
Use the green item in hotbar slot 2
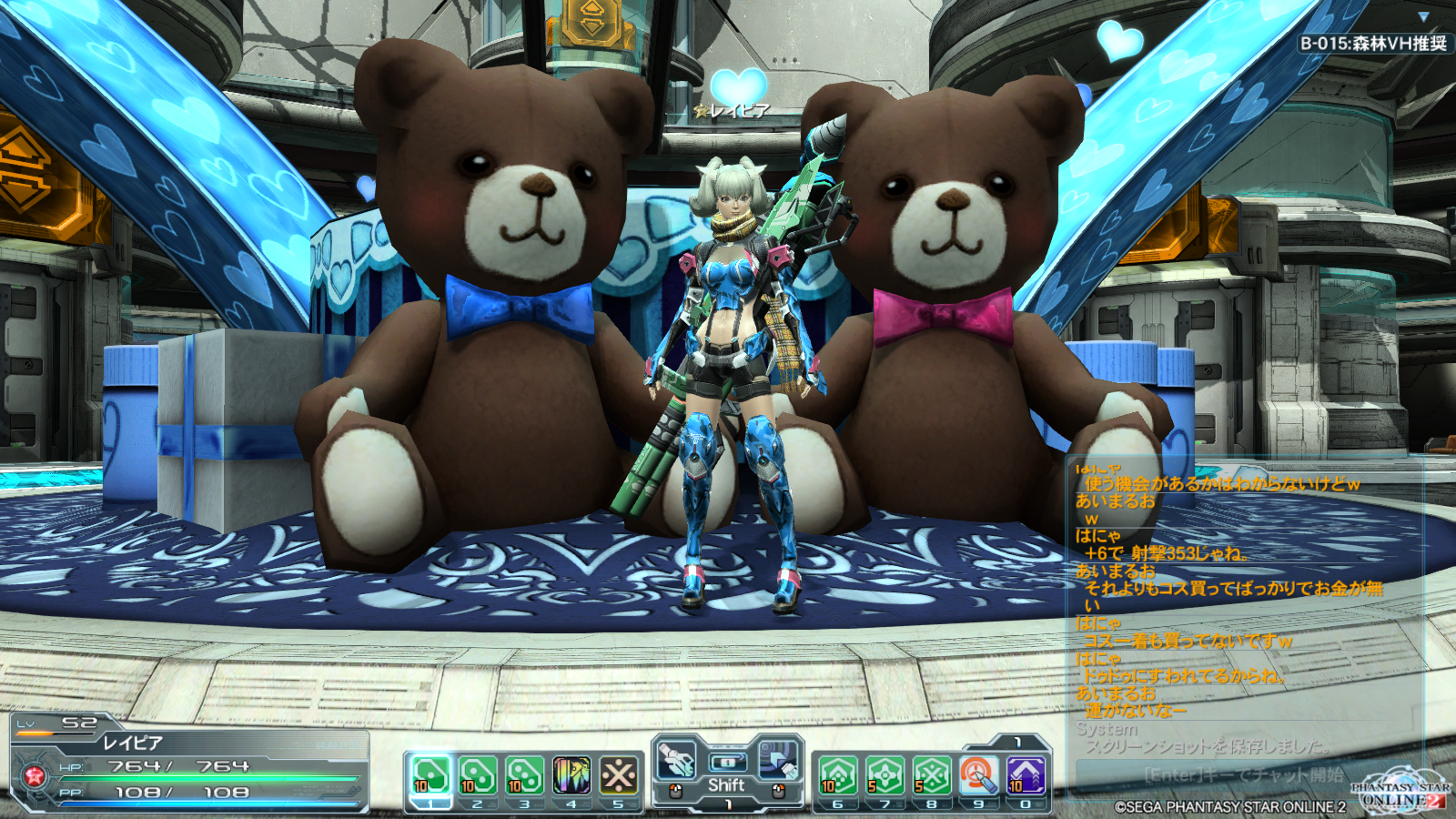(478, 775)
